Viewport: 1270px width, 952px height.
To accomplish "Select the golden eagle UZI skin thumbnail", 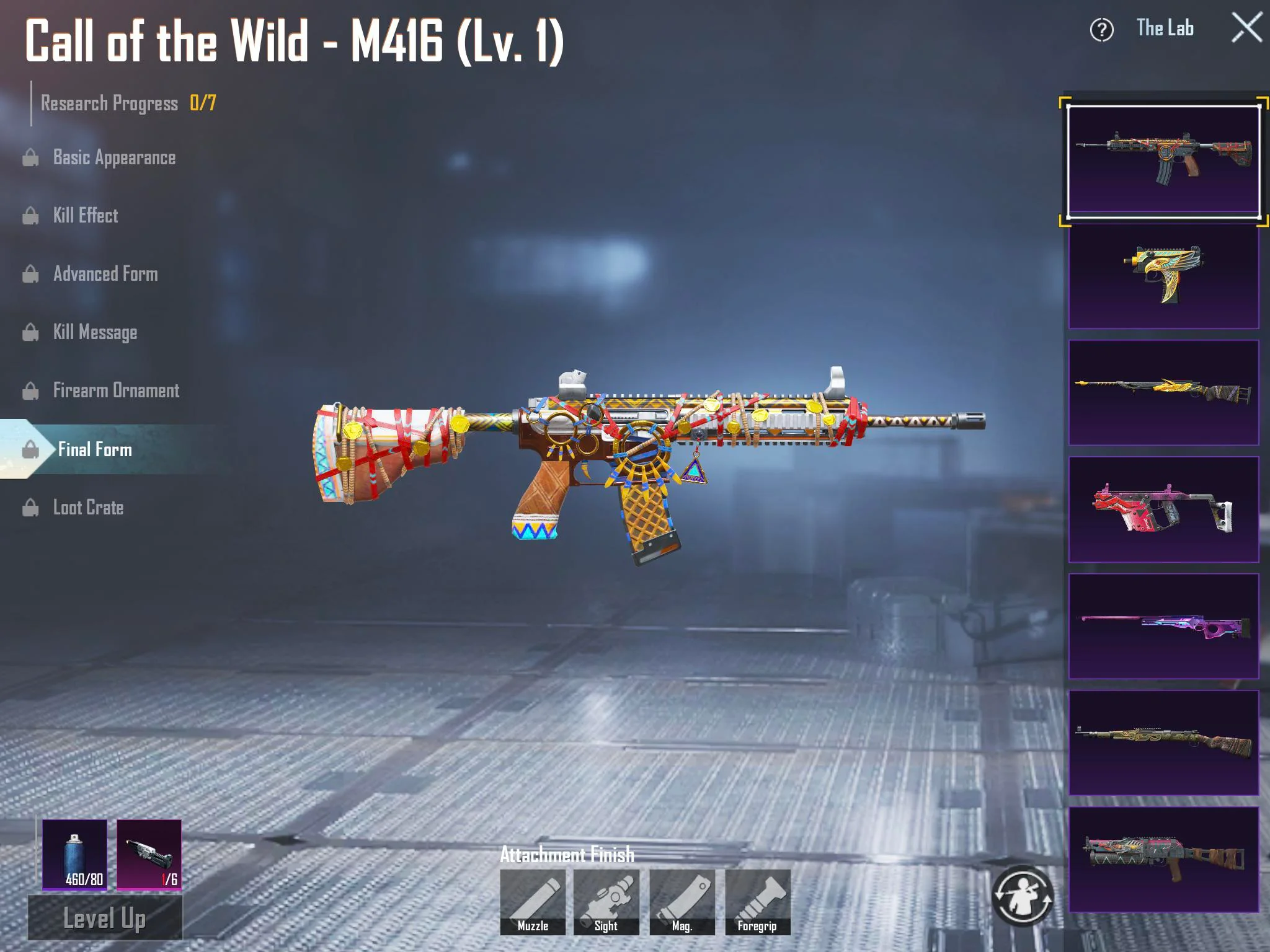I will pyautogui.click(x=1163, y=276).
